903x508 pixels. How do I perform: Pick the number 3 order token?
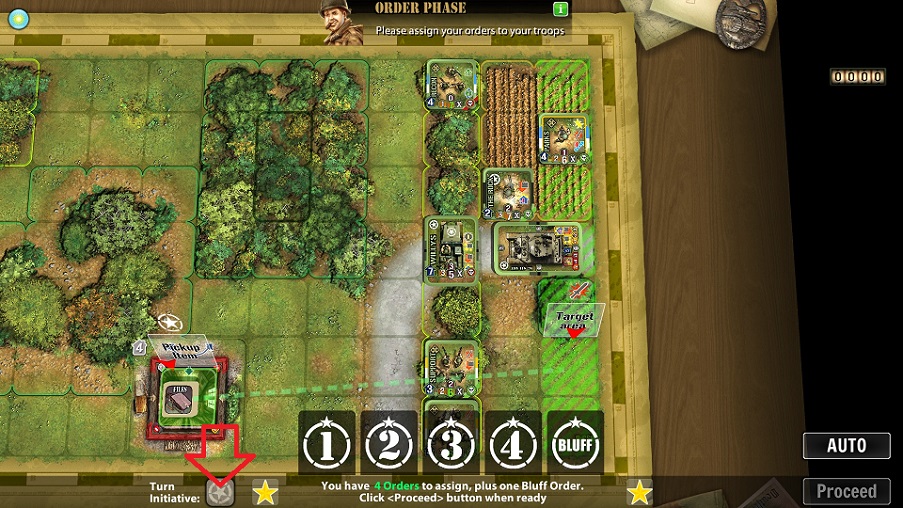451,442
